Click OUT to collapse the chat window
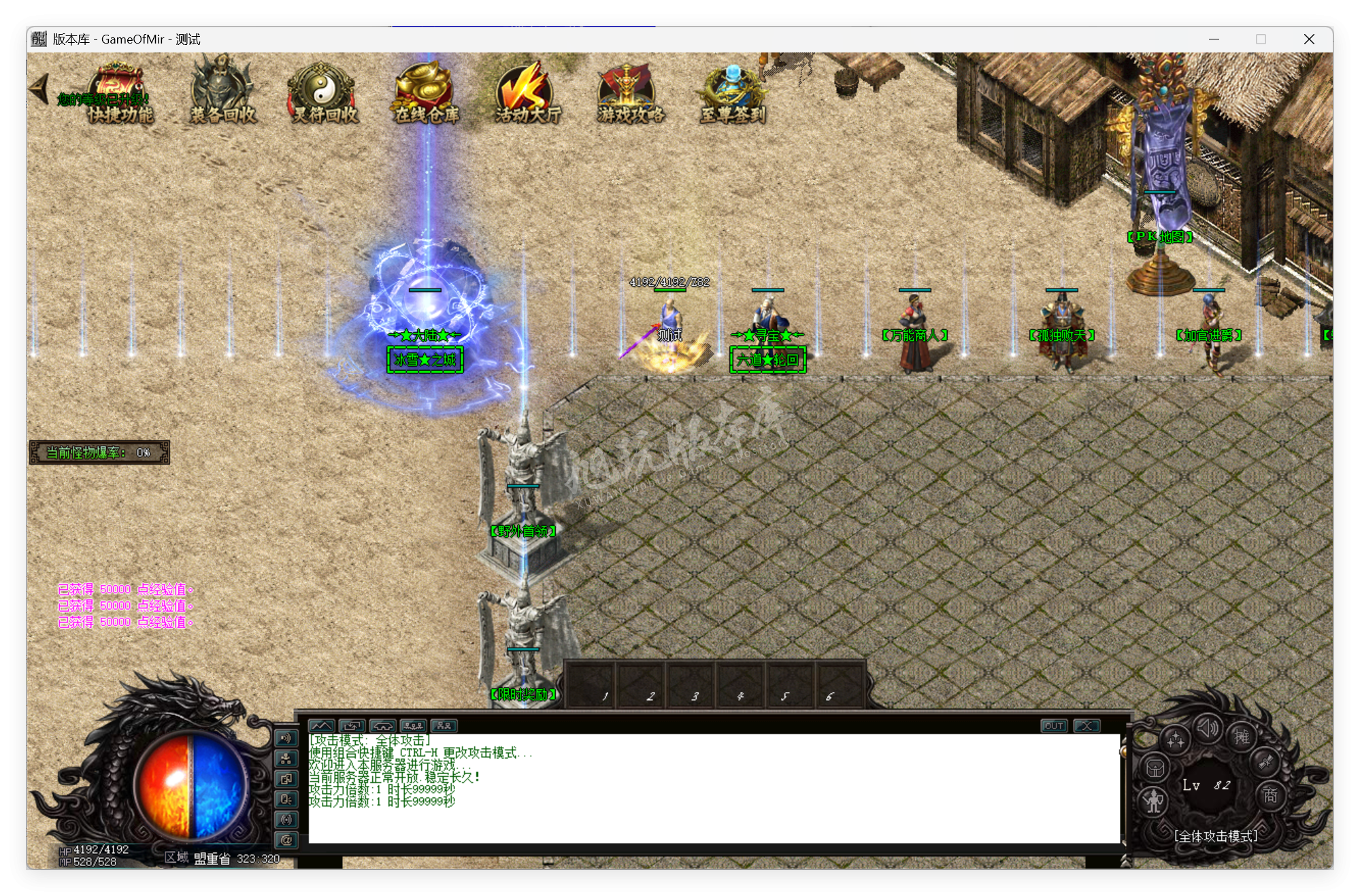Screen dimensions: 1360x896 (x=1053, y=725)
